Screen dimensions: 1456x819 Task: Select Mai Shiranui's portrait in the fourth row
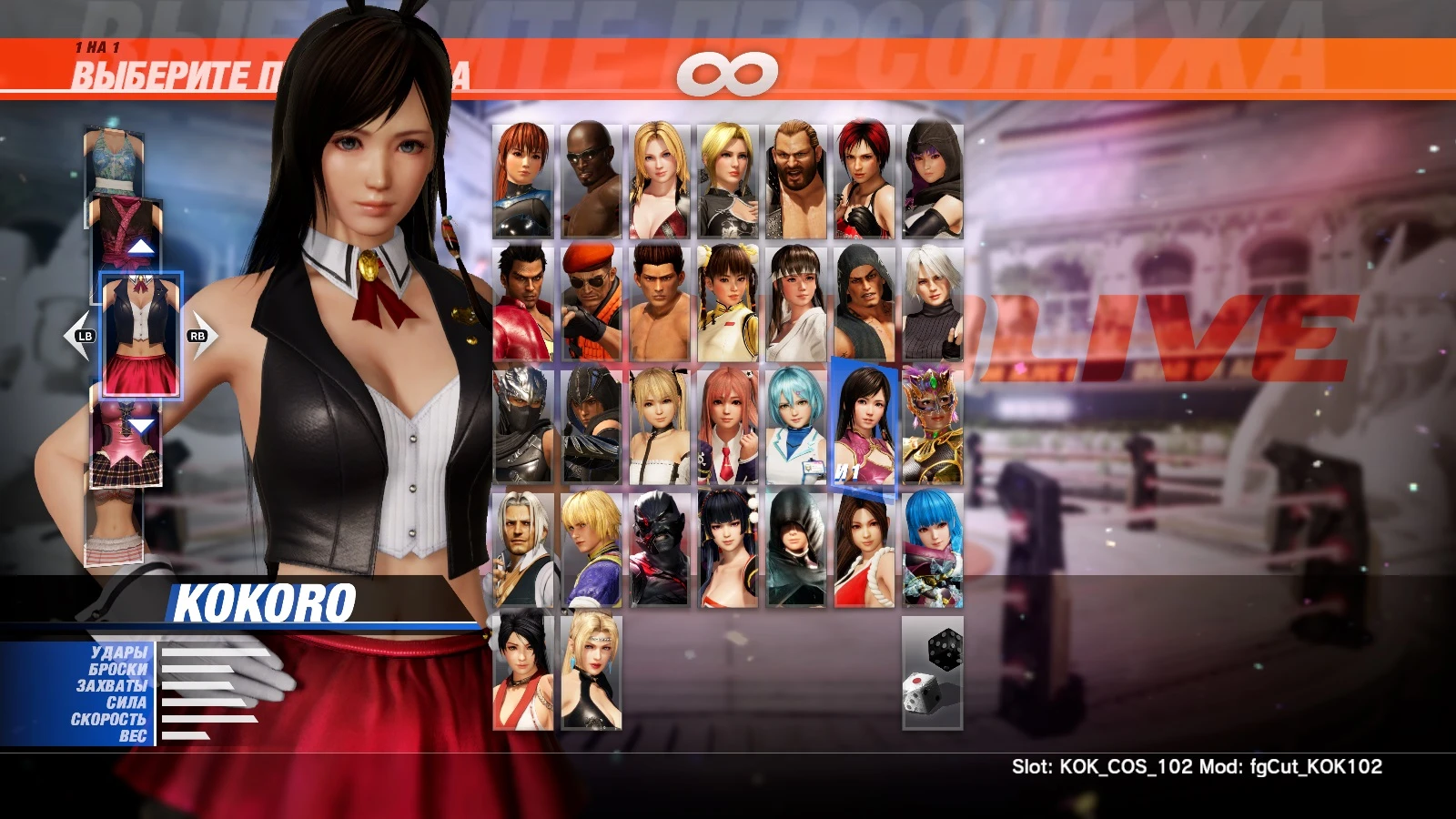coord(864,546)
